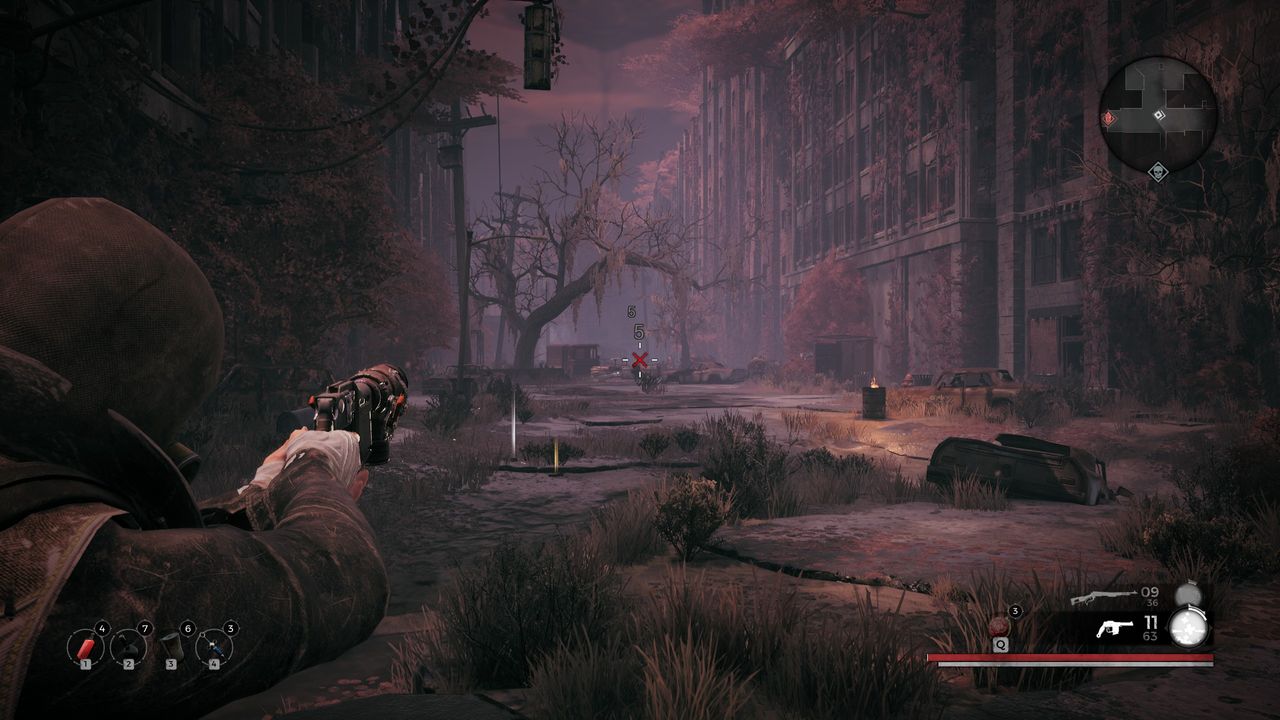The width and height of the screenshot is (1280, 720).
Task: Use the dark pouch item in slot 2
Action: 128,647
